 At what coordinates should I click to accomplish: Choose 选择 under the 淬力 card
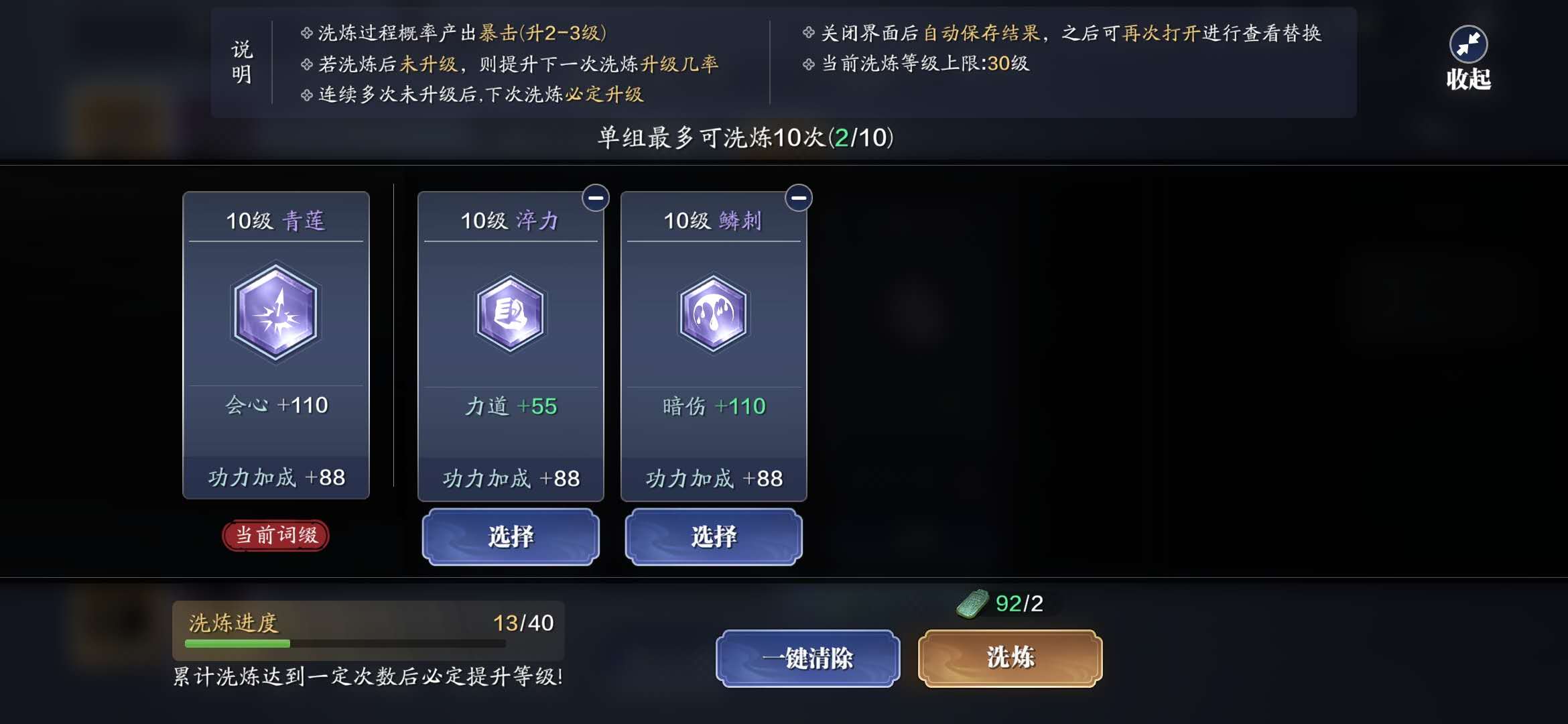tap(511, 536)
